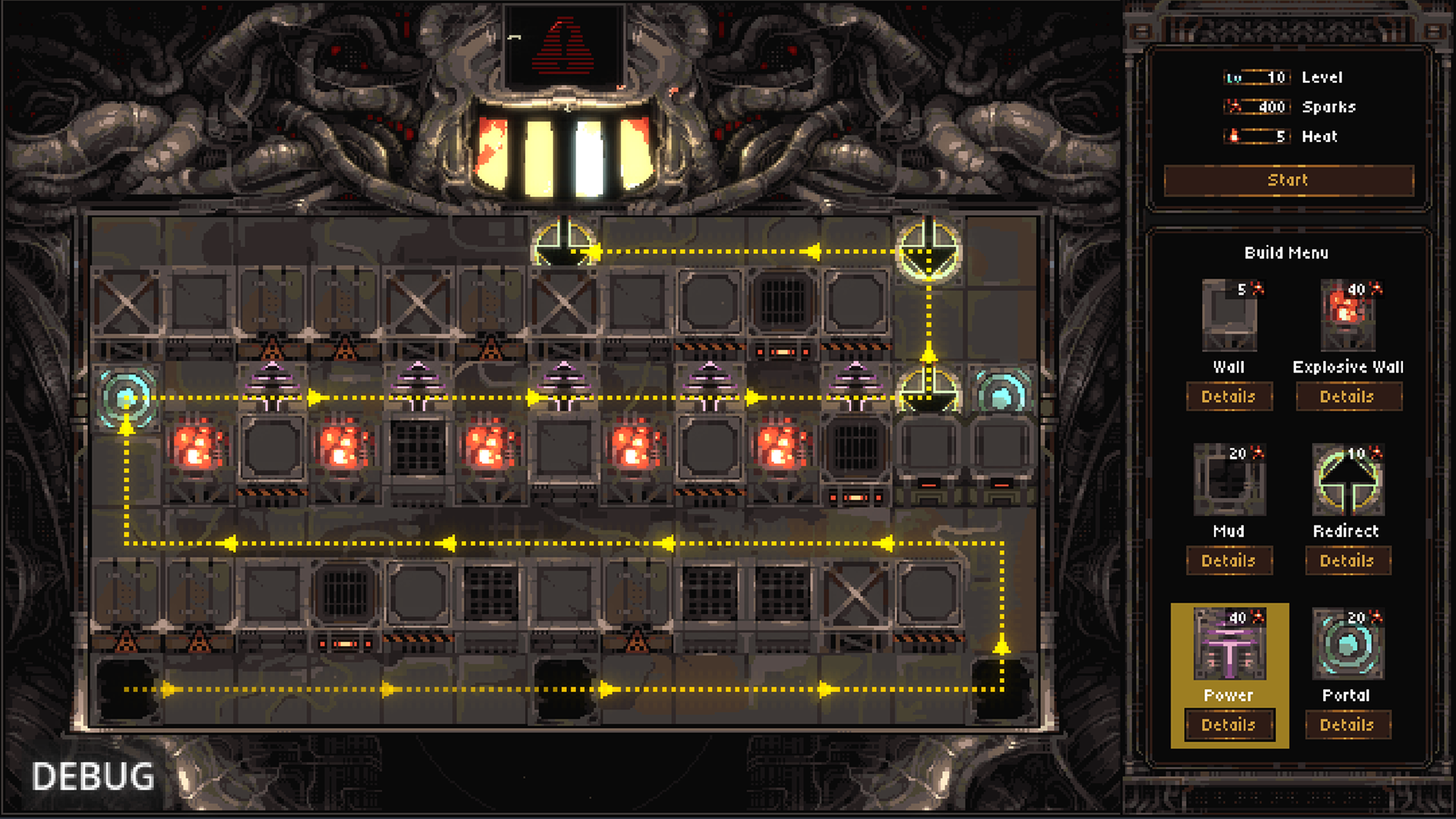This screenshot has width=1456, height=819.
Task: View Details for the Redirect
Action: tap(1348, 561)
